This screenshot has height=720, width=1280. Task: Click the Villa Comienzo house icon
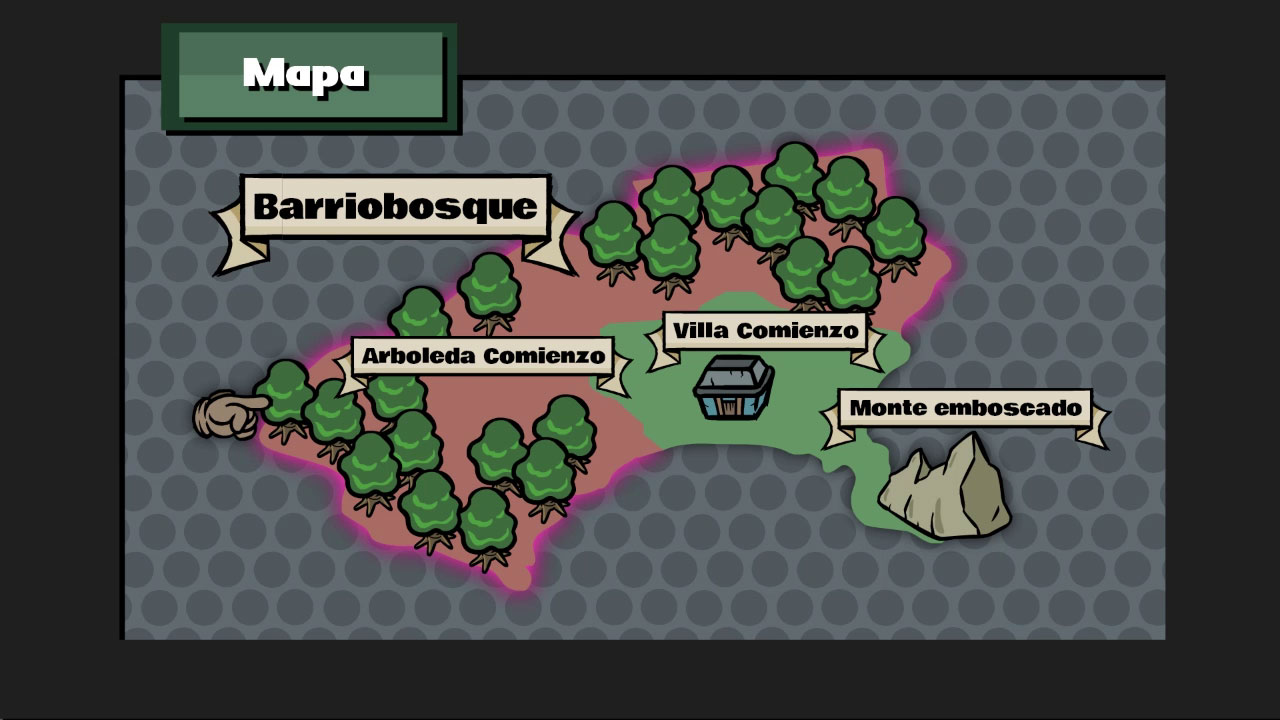coord(733,388)
